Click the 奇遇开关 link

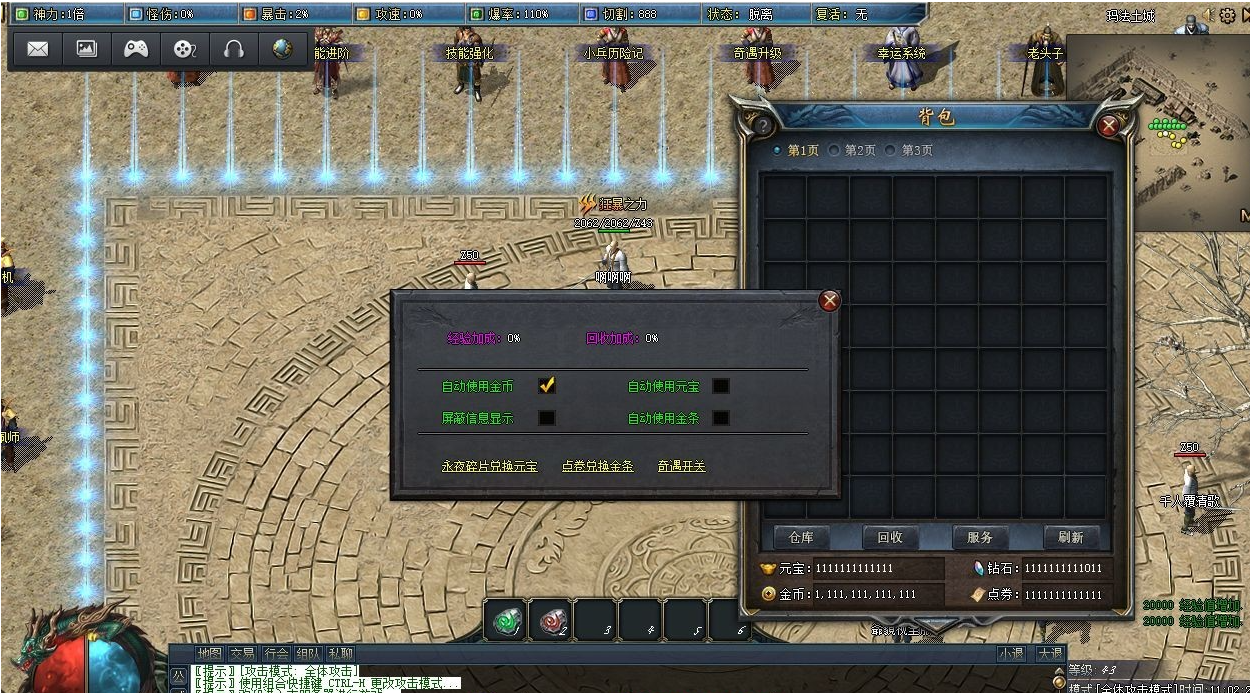(681, 466)
